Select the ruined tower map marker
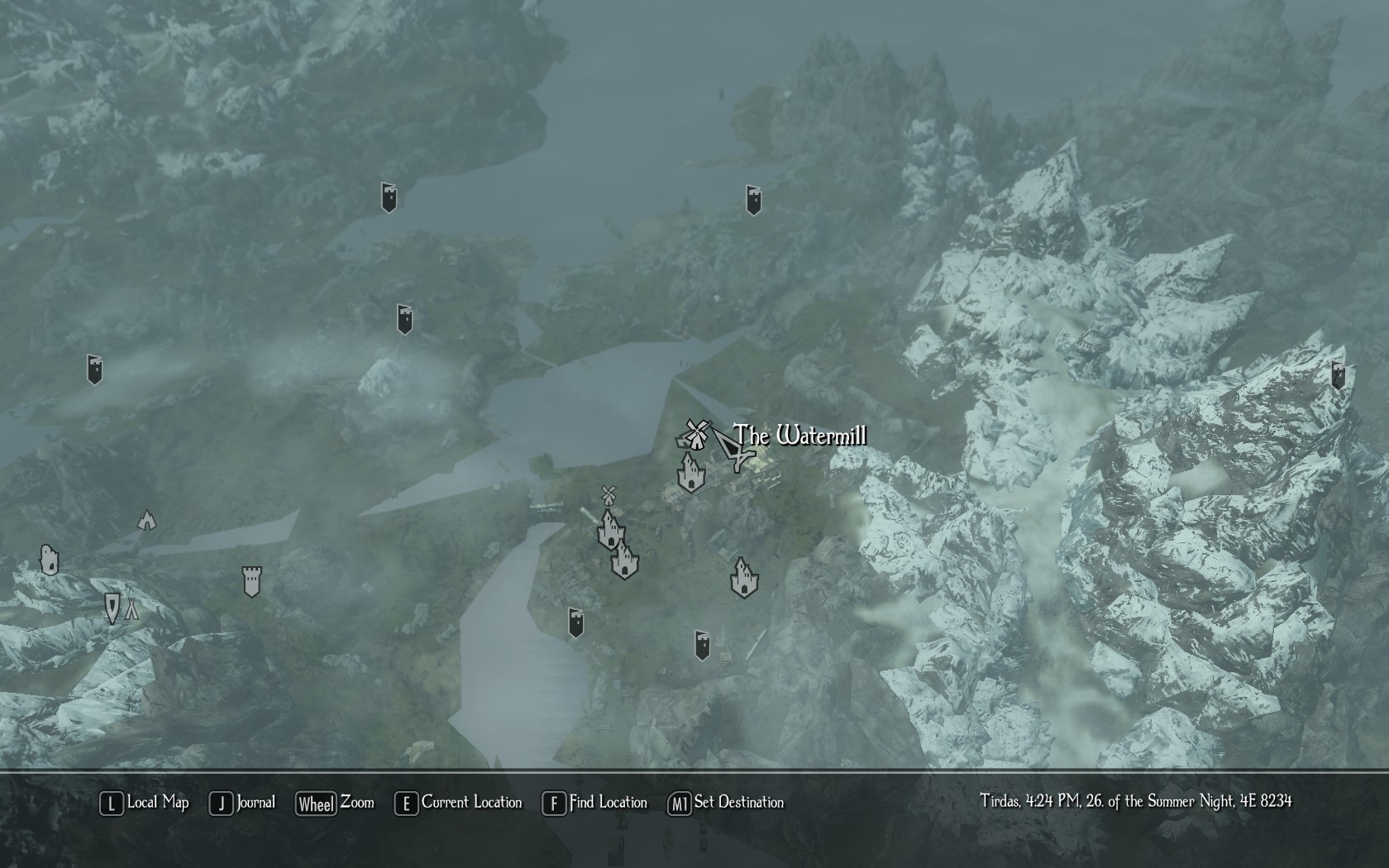The width and height of the screenshot is (1389, 868). (x=50, y=560)
